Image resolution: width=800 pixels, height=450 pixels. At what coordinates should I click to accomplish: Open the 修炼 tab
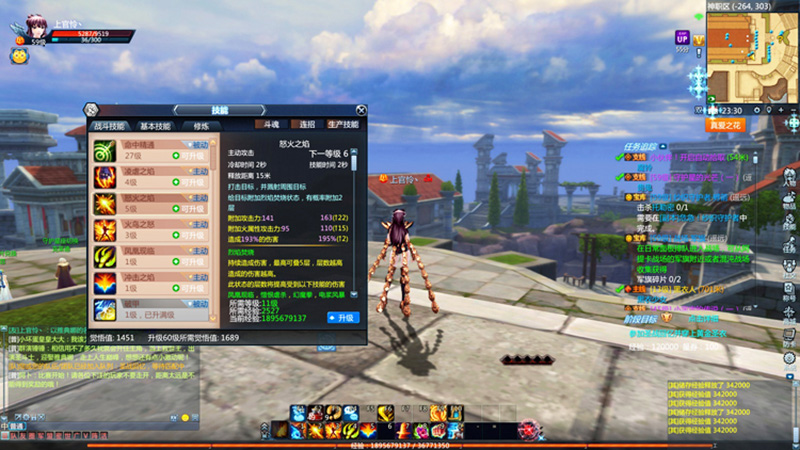201,127
